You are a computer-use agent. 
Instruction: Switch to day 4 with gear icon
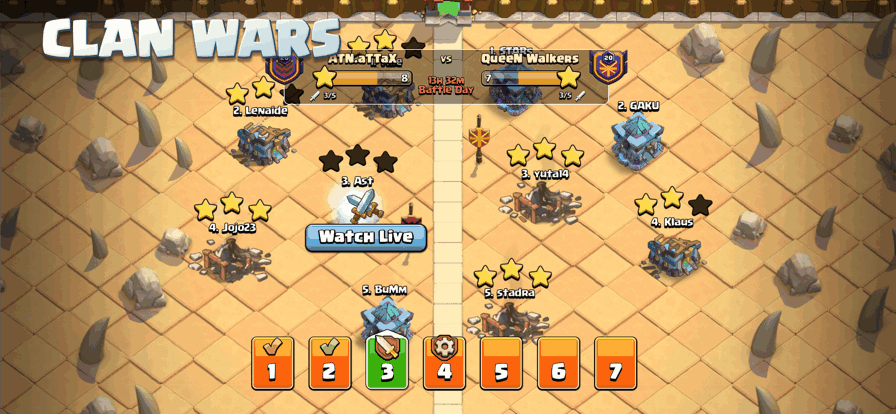pyautogui.click(x=444, y=364)
